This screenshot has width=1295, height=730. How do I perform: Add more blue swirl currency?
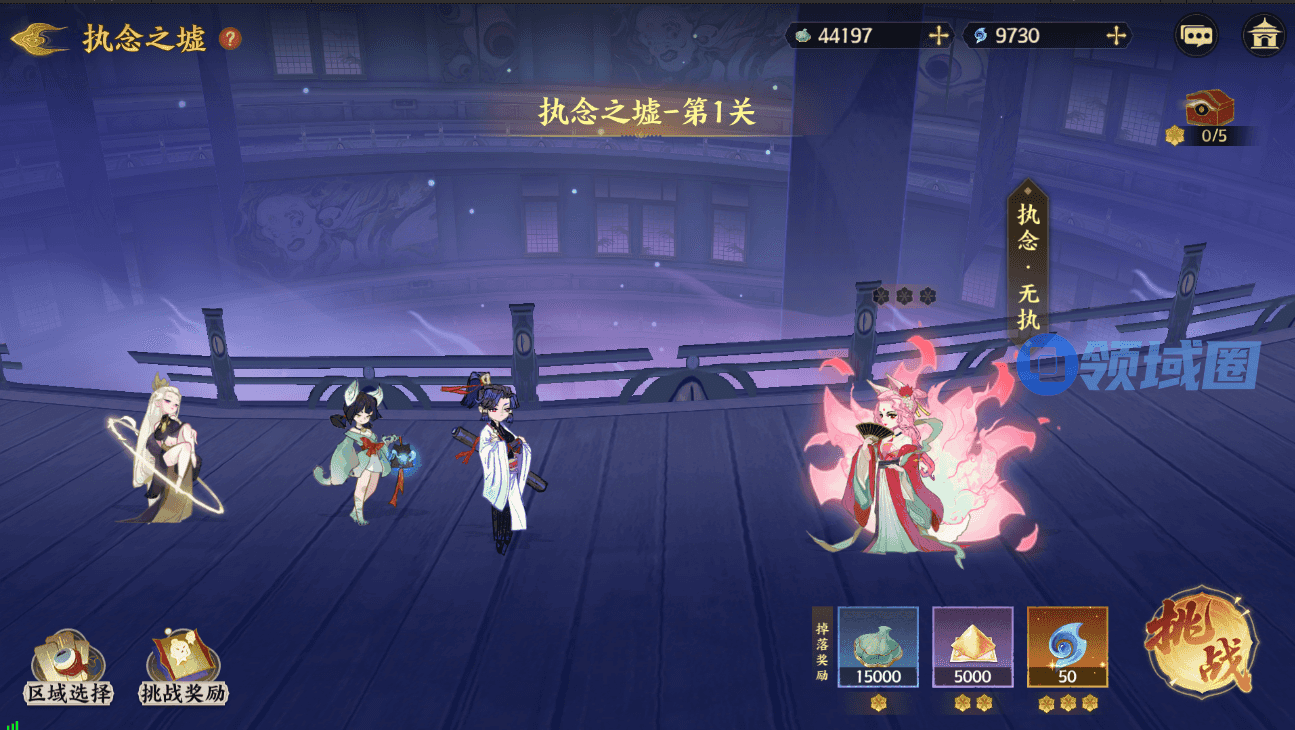[1116, 36]
